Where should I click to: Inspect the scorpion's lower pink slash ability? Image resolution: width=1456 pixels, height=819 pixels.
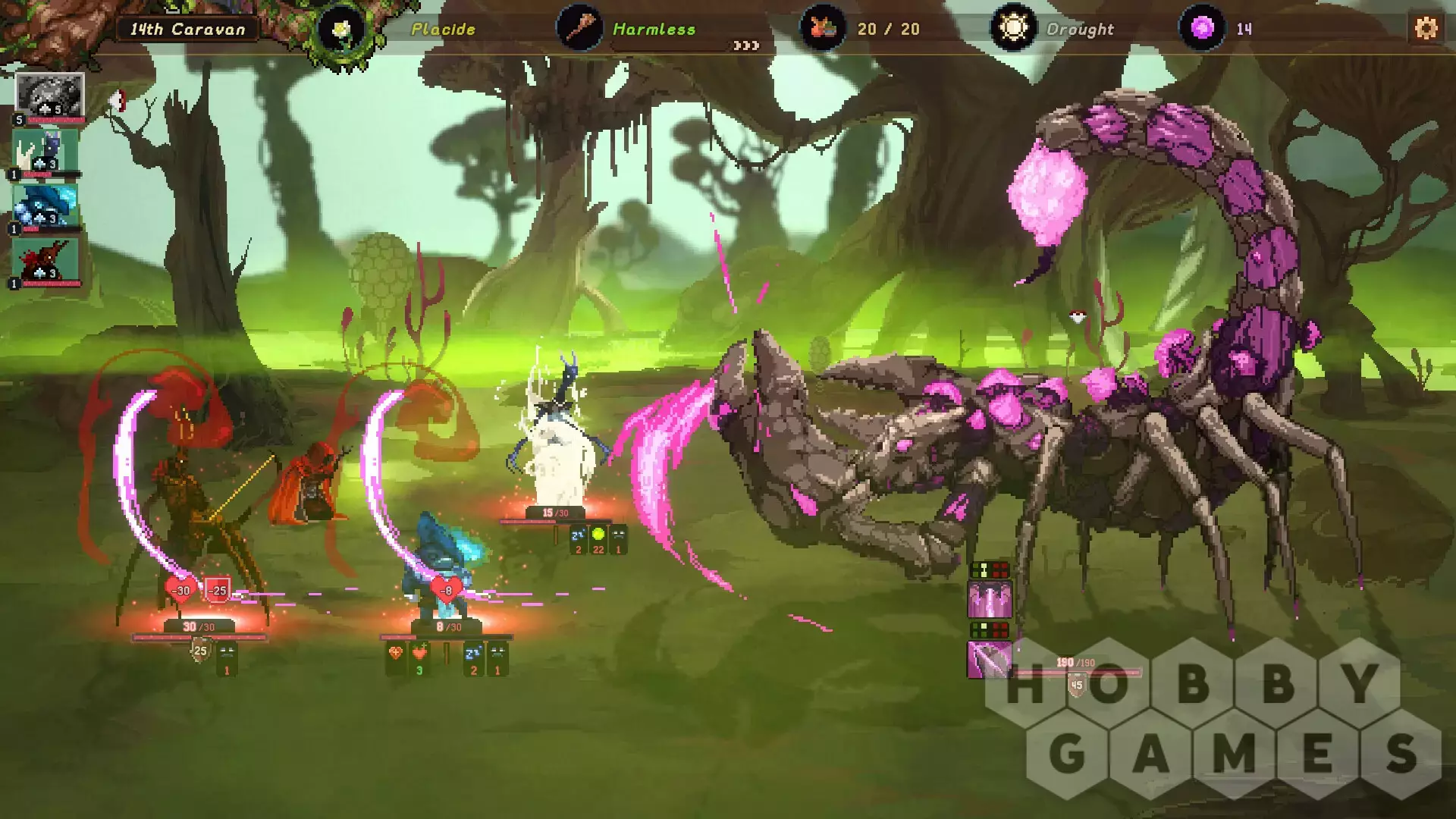pos(990,659)
